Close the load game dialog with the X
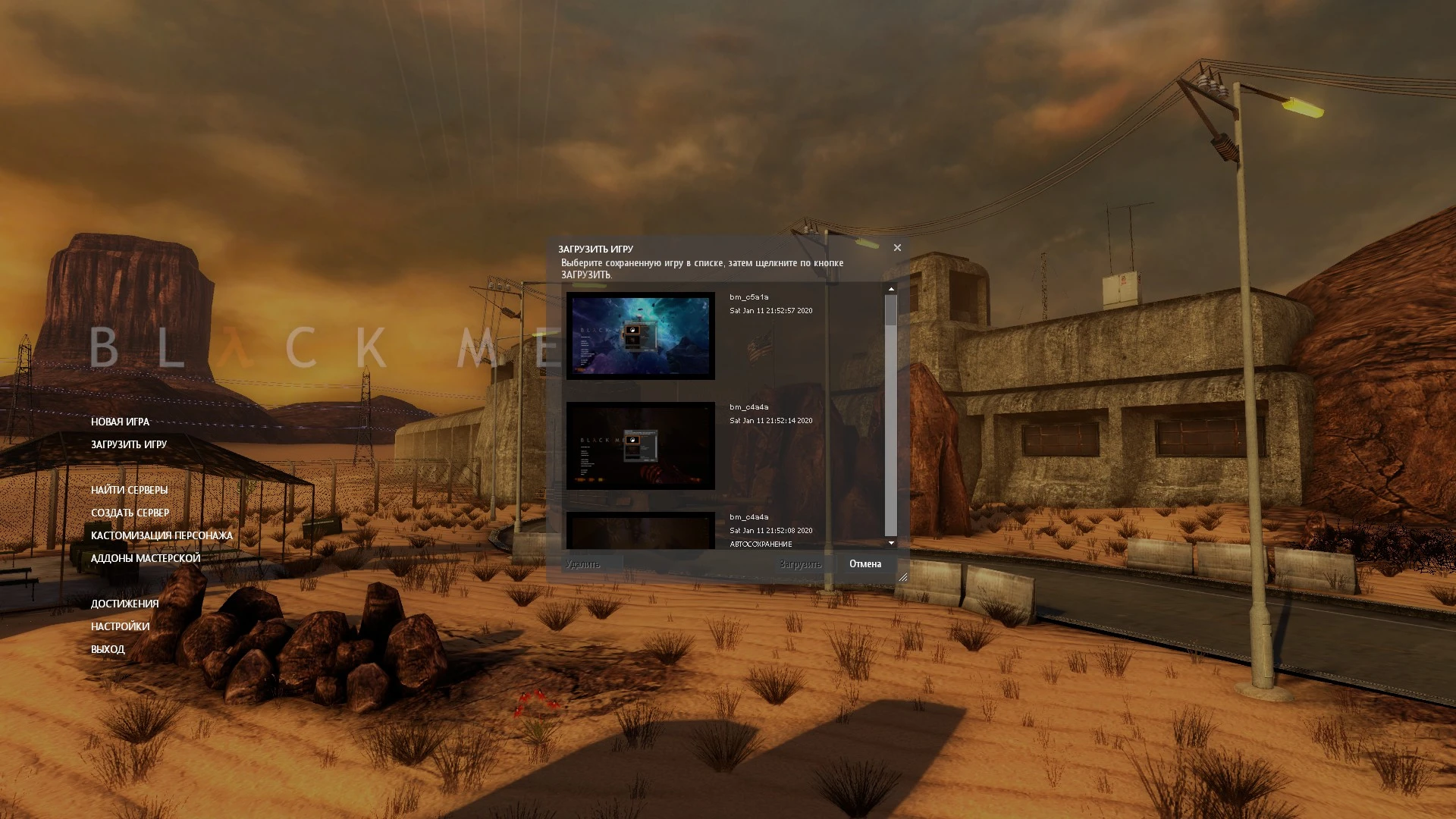Screen dimensions: 1456x819 [897, 247]
